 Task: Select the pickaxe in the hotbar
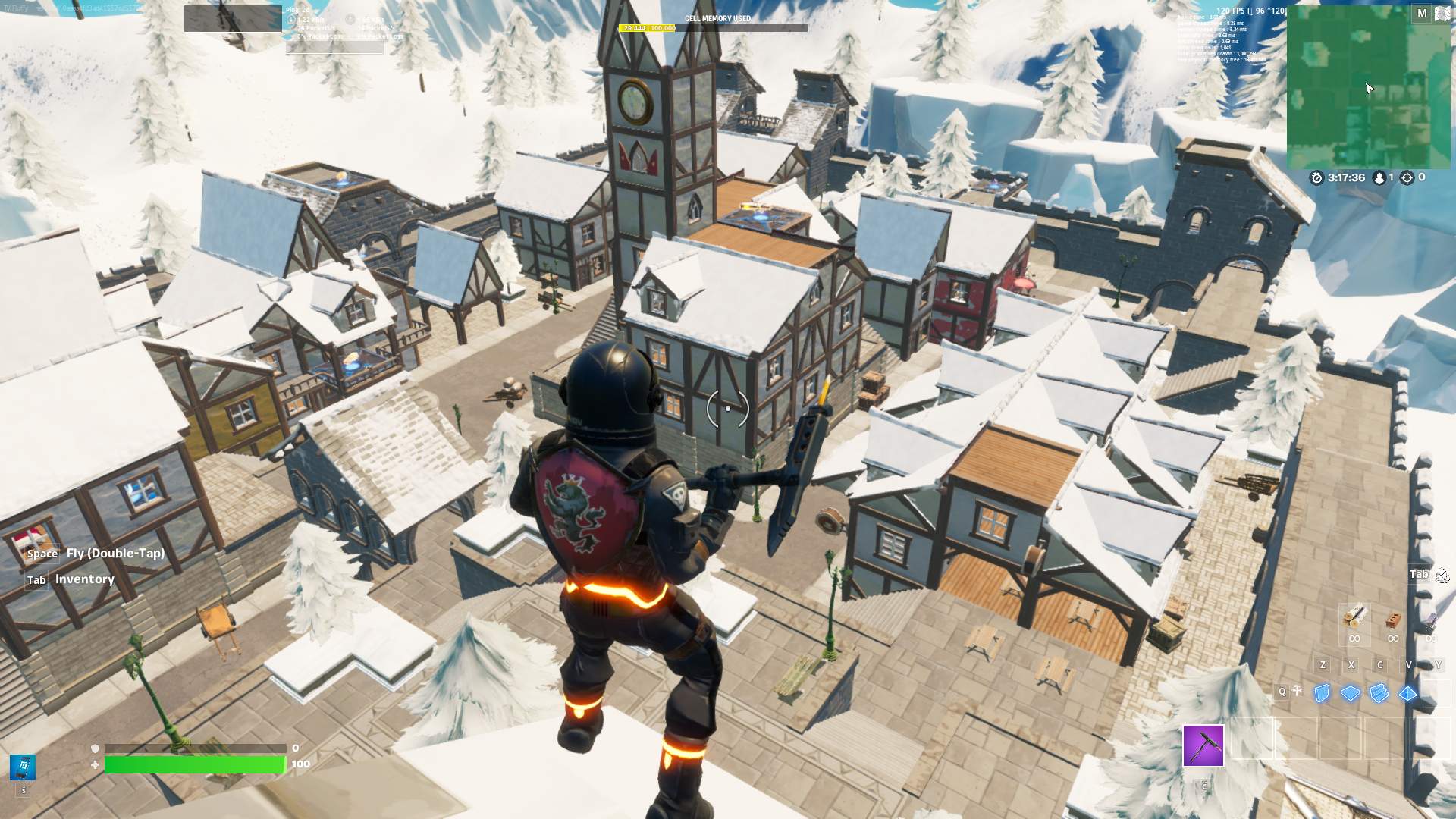pyautogui.click(x=1203, y=745)
